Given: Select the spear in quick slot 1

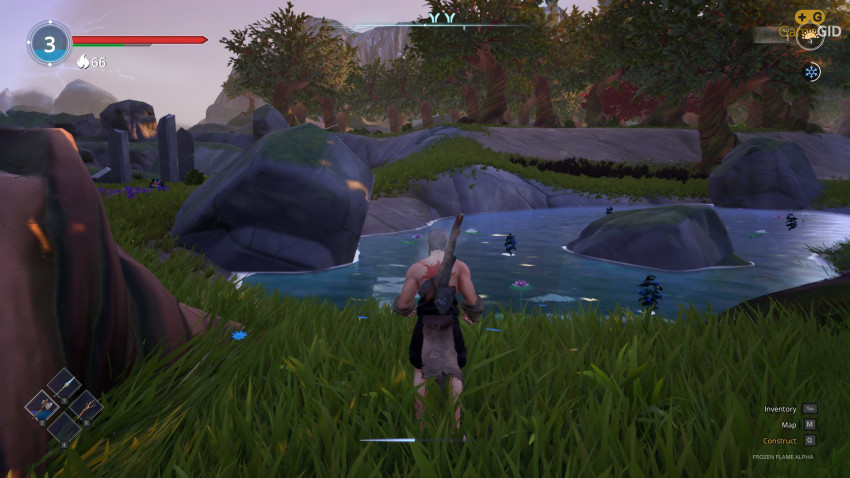Looking at the screenshot, I should (63, 383).
